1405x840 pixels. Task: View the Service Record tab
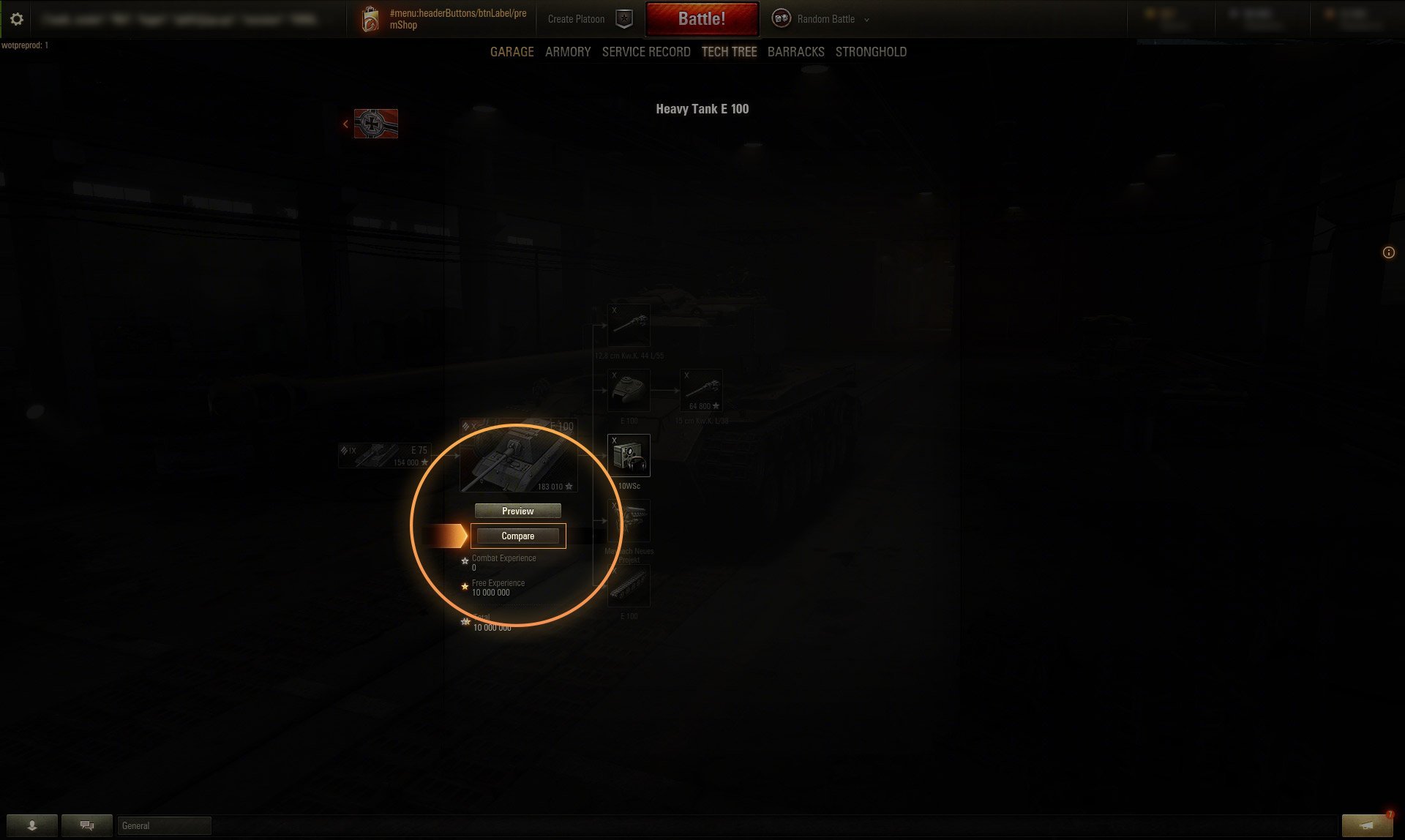pyautogui.click(x=646, y=52)
